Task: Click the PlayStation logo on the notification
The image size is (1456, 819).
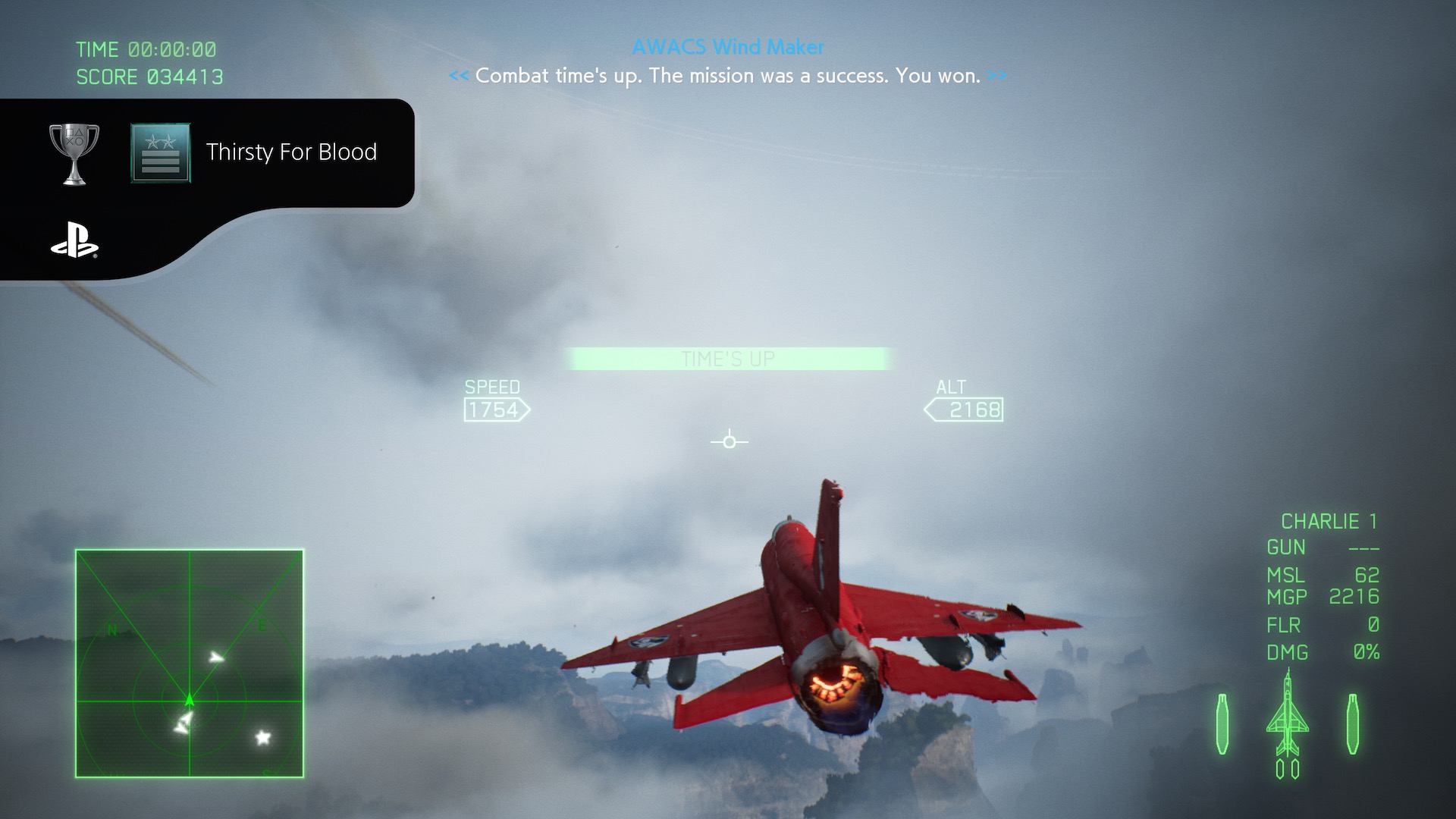Action: click(x=74, y=240)
